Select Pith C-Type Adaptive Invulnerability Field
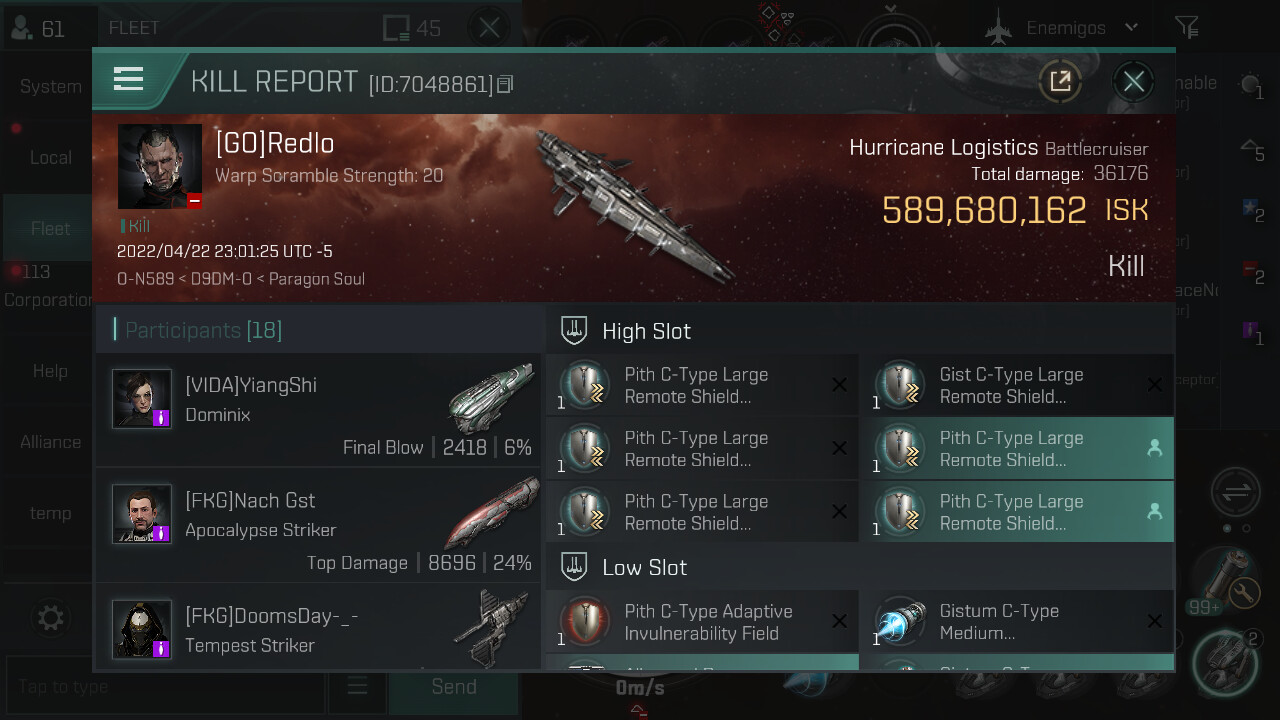1280x720 pixels. (702, 622)
